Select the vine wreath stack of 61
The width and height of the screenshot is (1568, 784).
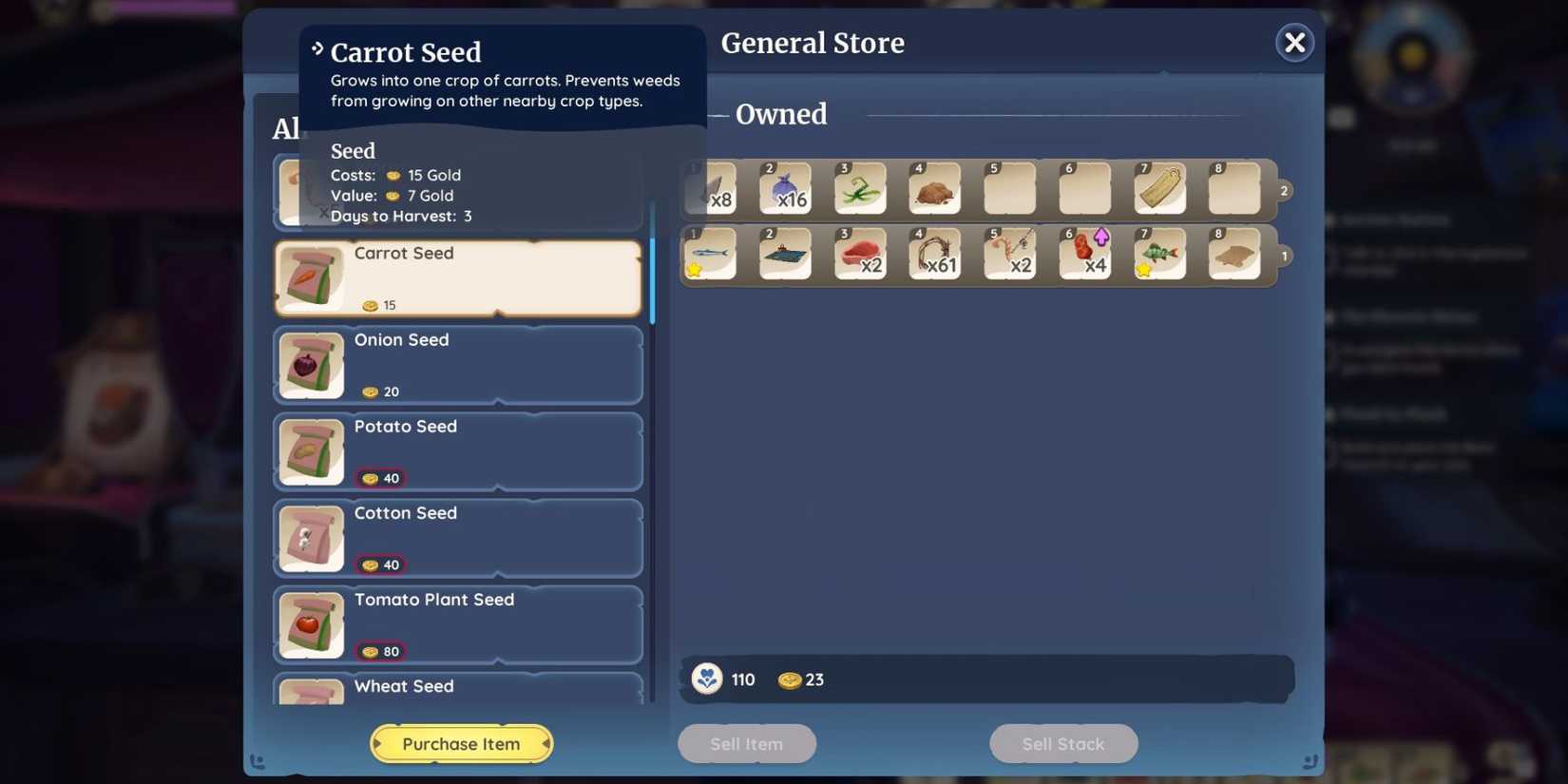click(x=935, y=254)
